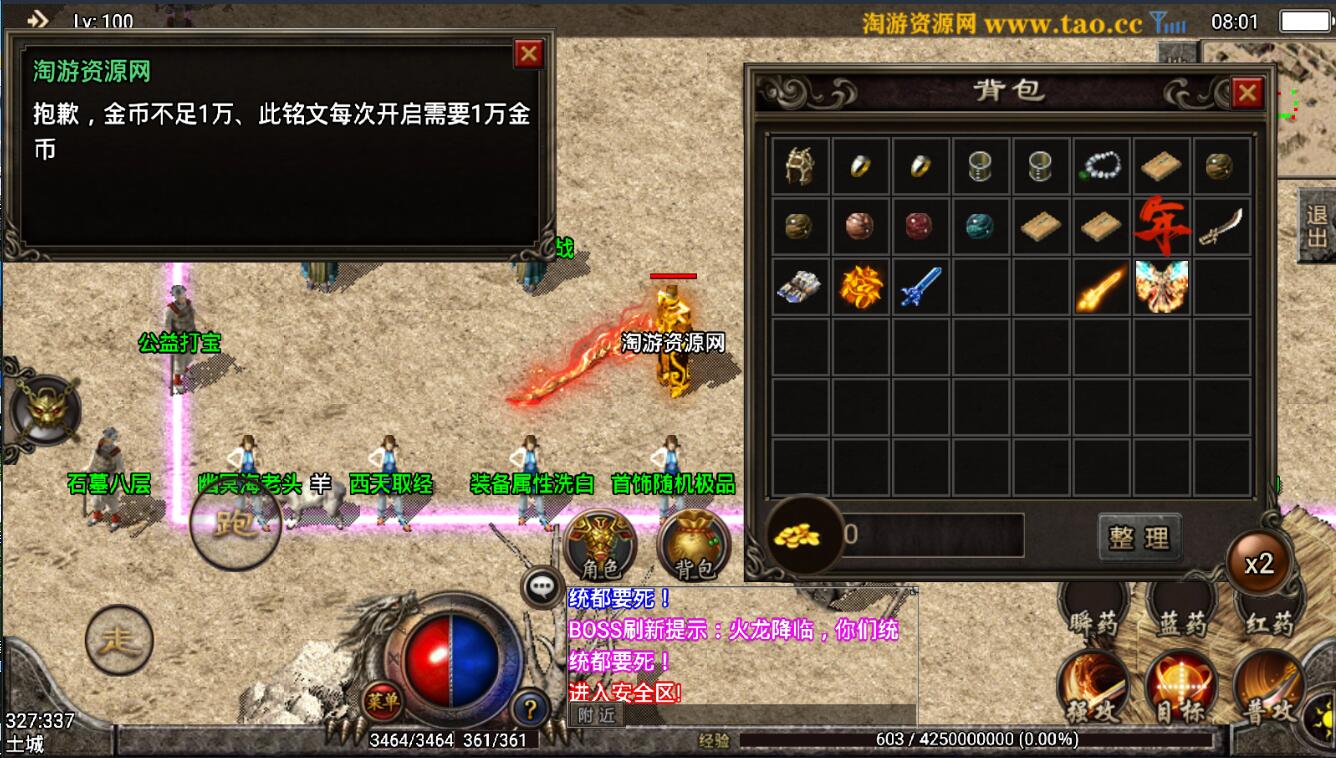Viewport: 1336px width, 758px height.
Task: Toggle the 背包 bag icon
Action: pyautogui.click(x=694, y=545)
